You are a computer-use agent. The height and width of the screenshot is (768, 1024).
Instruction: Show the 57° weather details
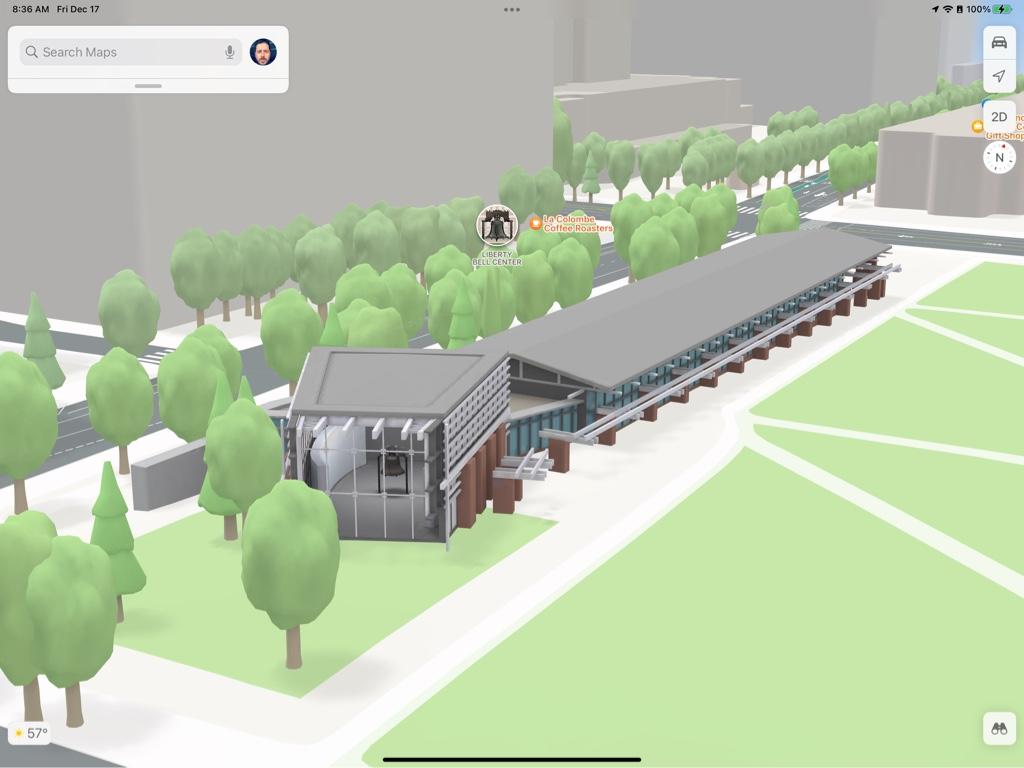[x=29, y=733]
